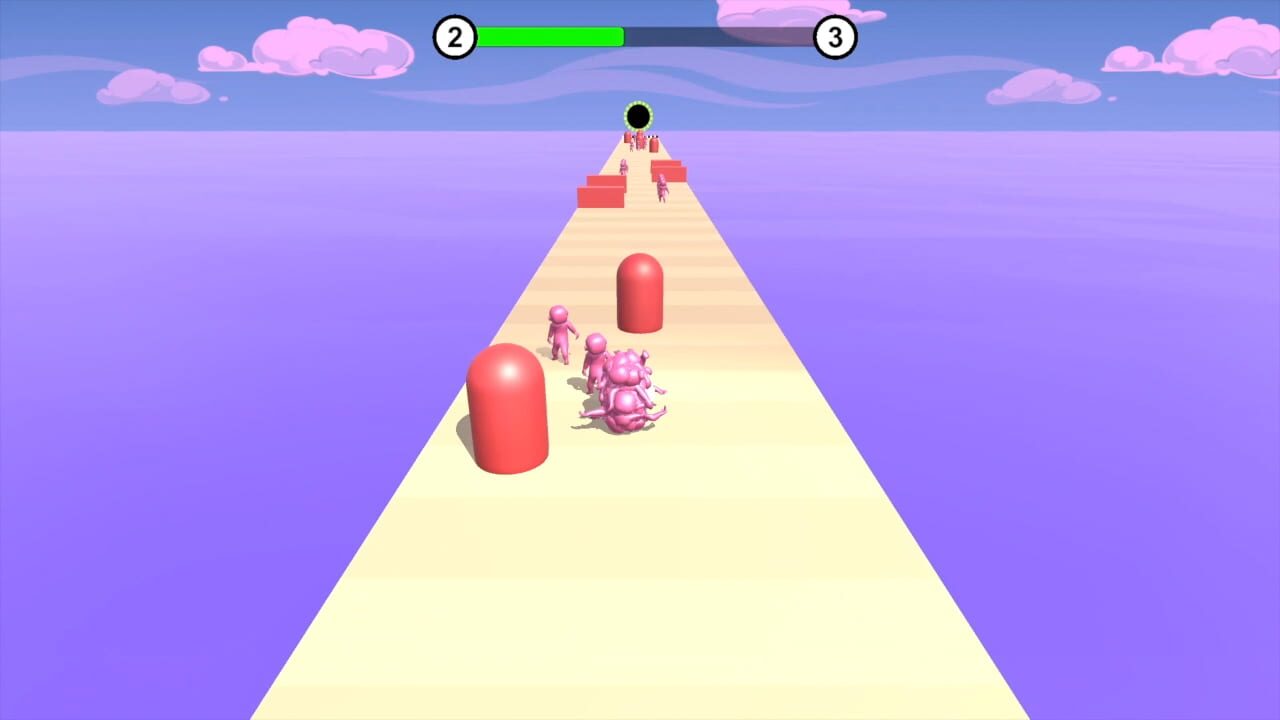Click the level 3 badge
1280x720 pixels.
835,36
